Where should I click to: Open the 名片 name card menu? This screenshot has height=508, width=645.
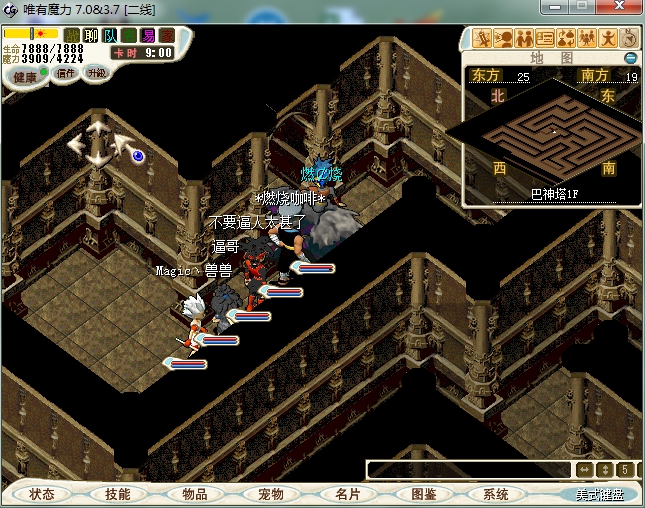(346, 494)
